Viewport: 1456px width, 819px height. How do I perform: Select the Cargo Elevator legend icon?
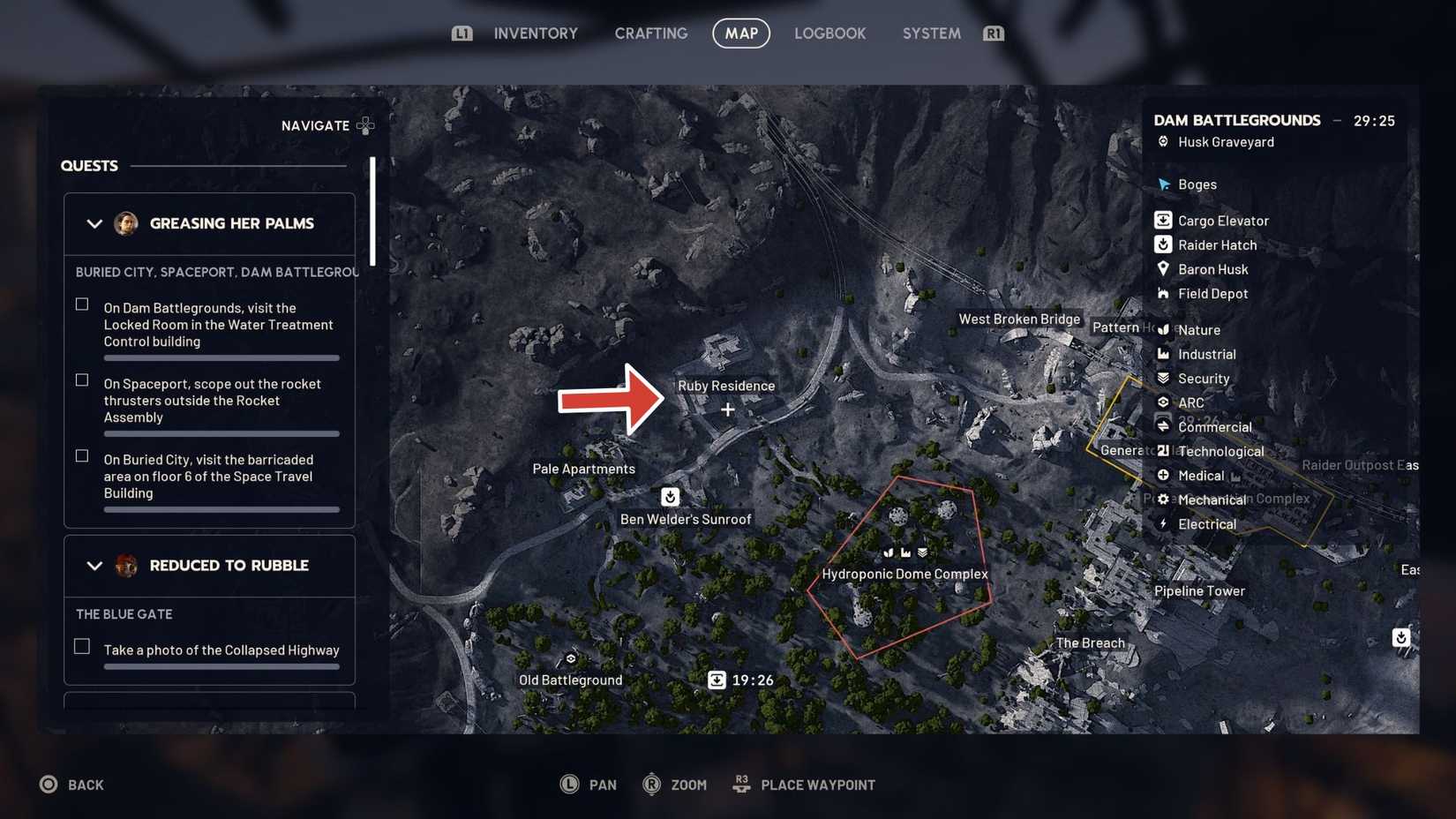tap(1163, 220)
